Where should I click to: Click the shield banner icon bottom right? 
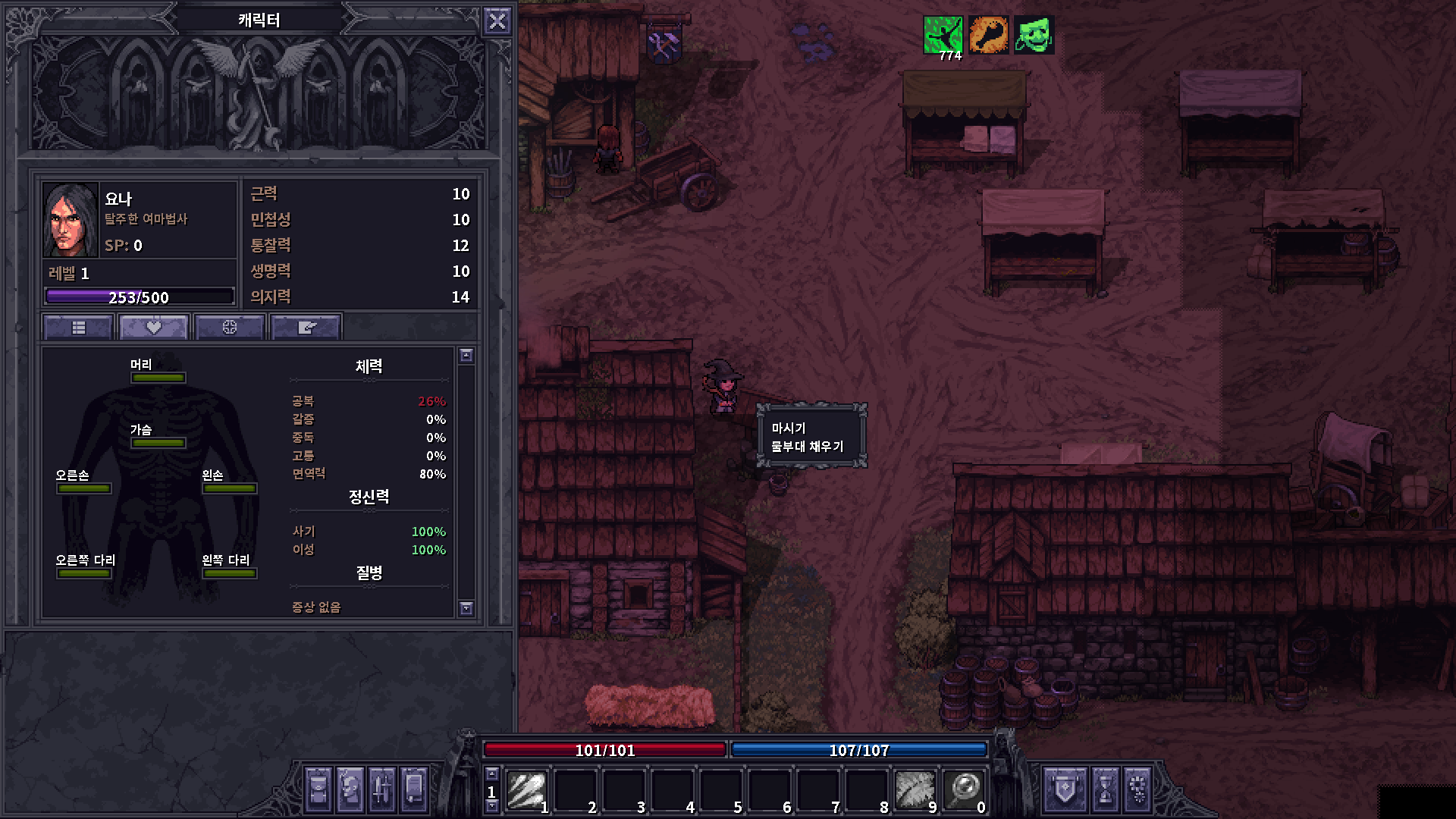tap(1065, 789)
